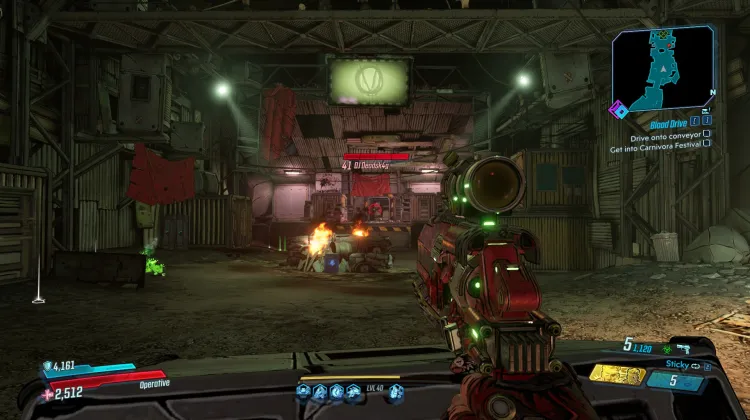Open the minimap in the corner

[663, 66]
